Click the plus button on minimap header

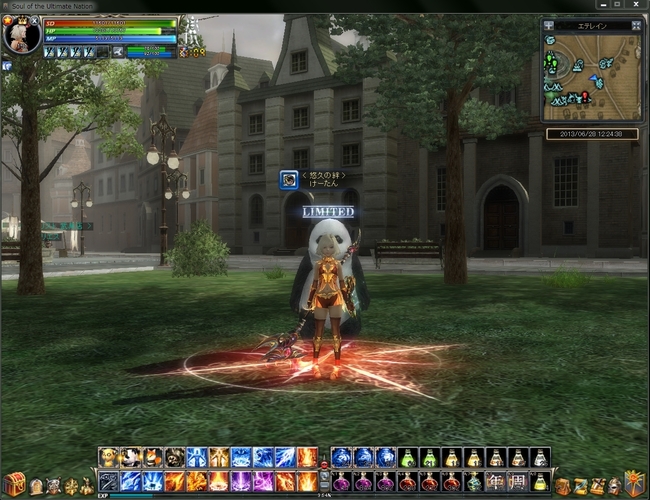click(x=549, y=24)
